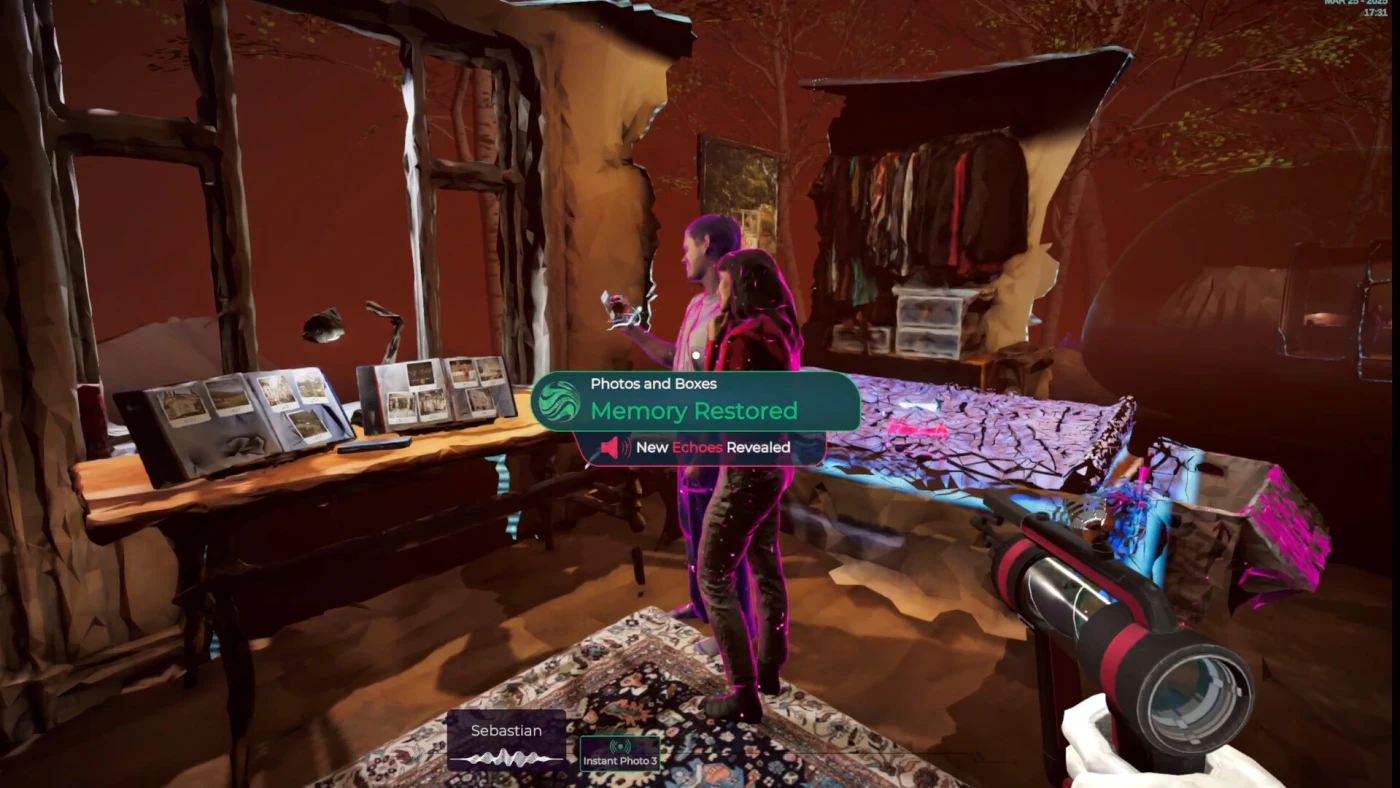This screenshot has width=1400, height=788.
Task: Select the New Echoes Revealed alert
Action: [700, 448]
